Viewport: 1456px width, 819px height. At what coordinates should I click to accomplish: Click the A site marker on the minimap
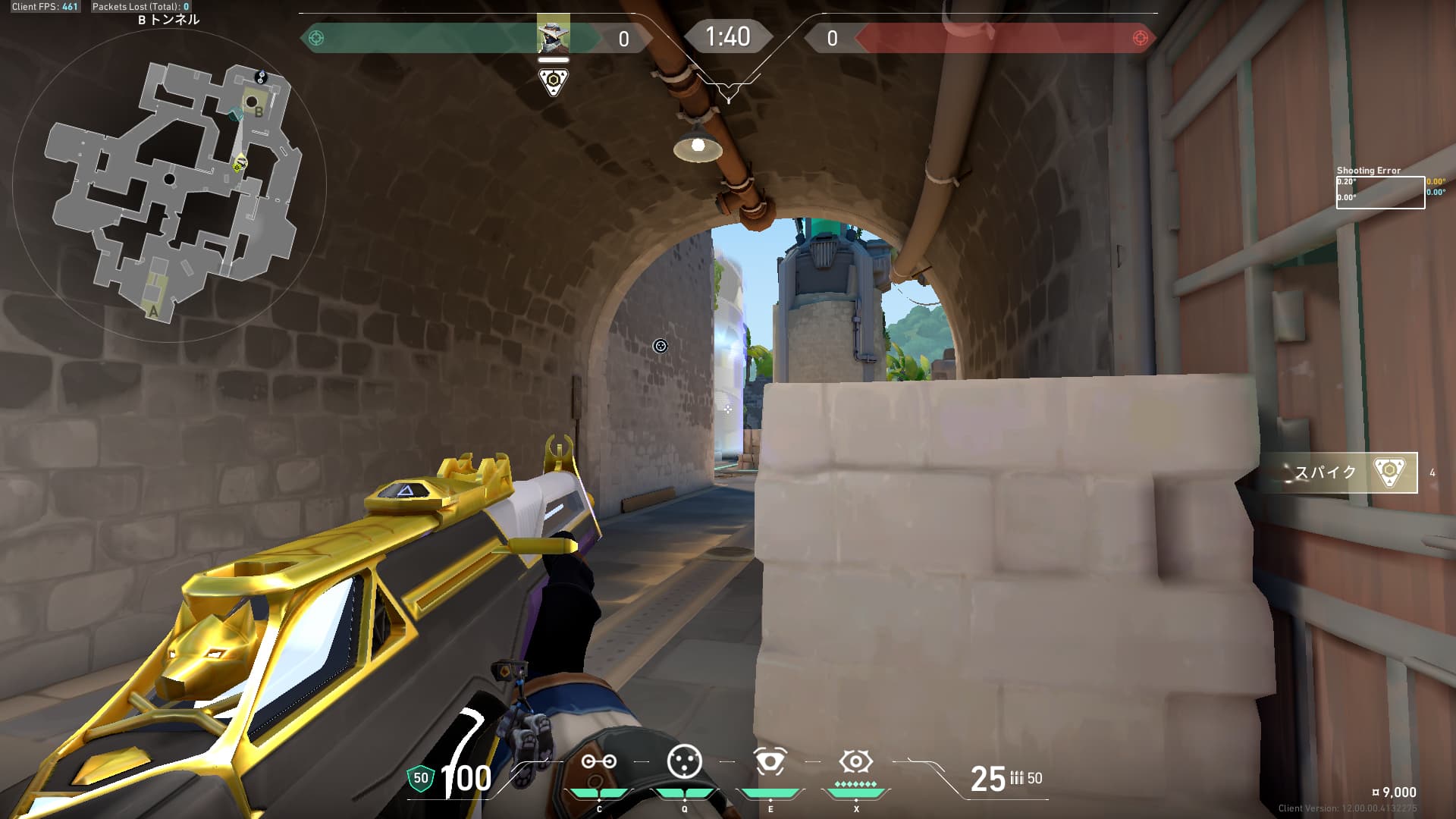(153, 311)
